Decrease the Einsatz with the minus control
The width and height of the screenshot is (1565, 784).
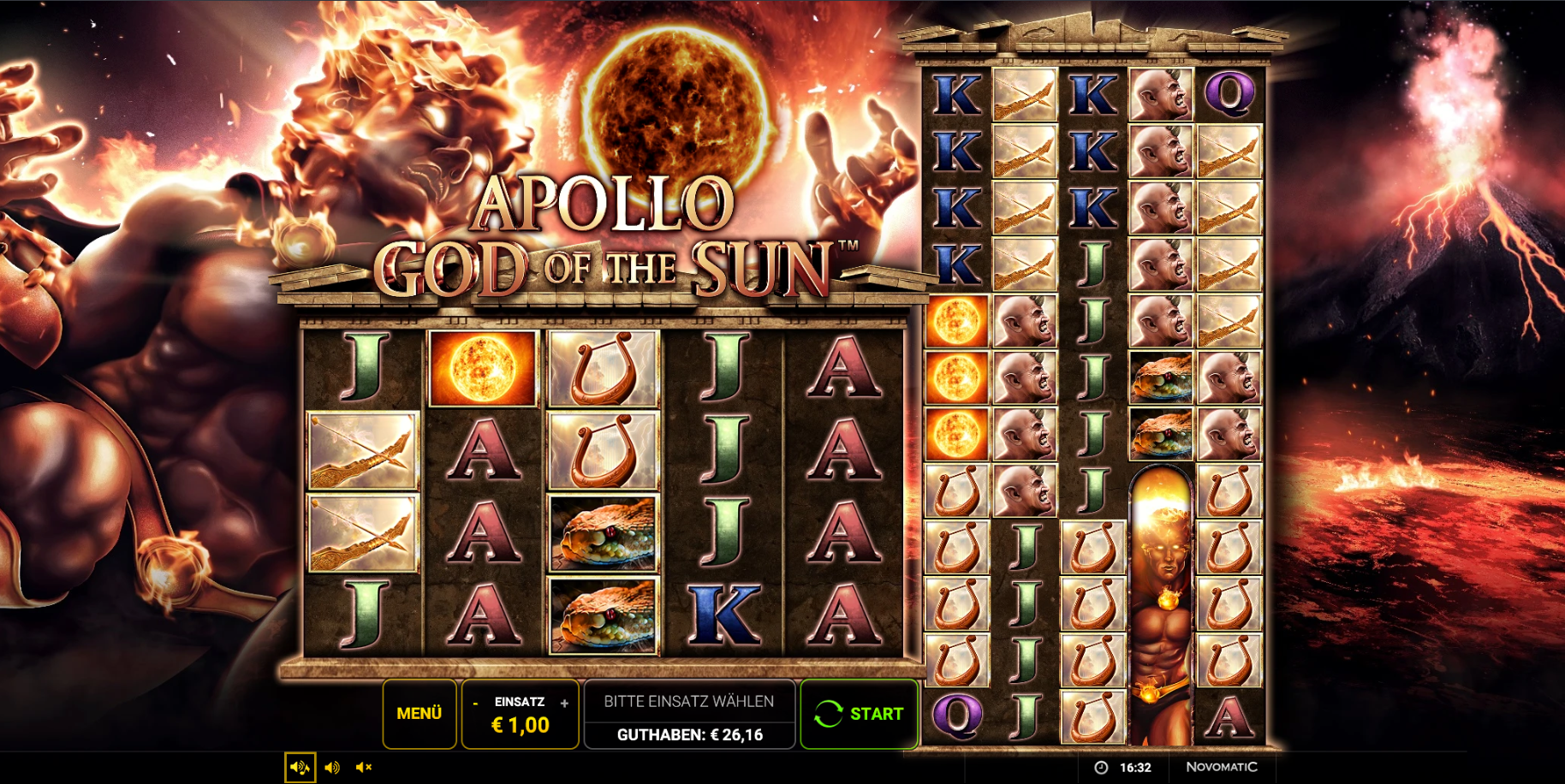[x=476, y=704]
